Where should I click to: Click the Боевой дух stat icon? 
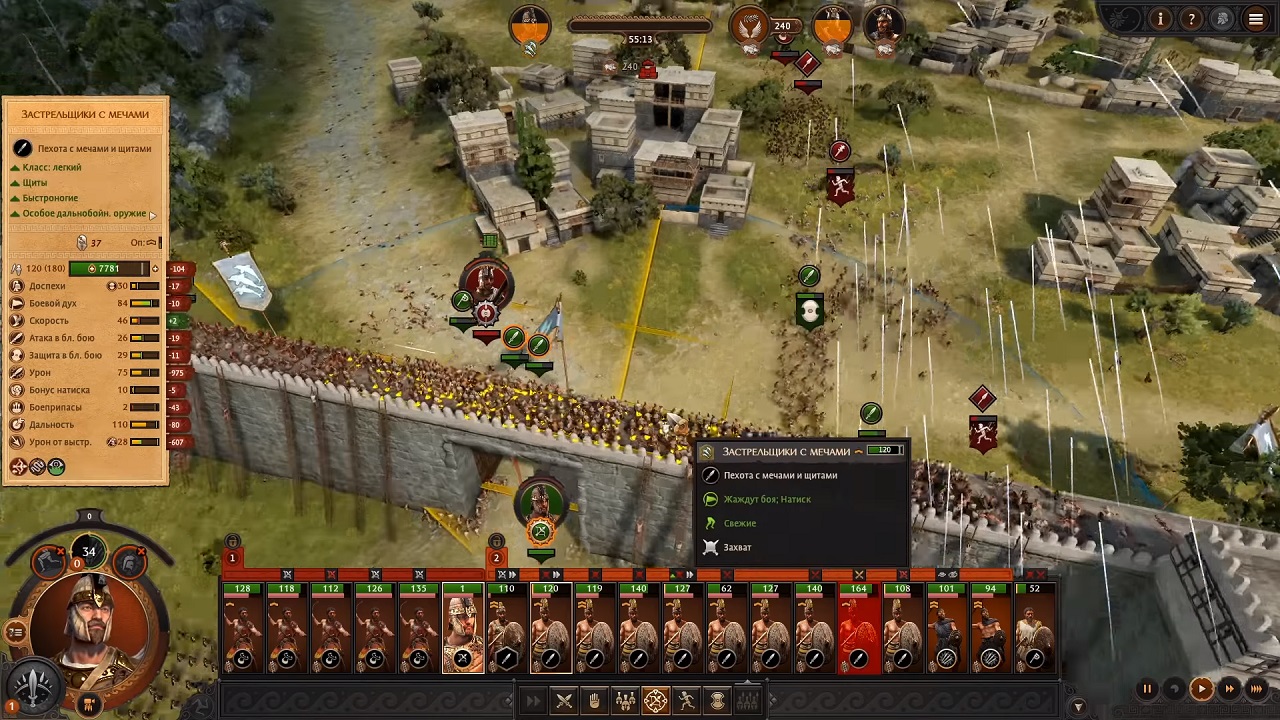[17, 303]
